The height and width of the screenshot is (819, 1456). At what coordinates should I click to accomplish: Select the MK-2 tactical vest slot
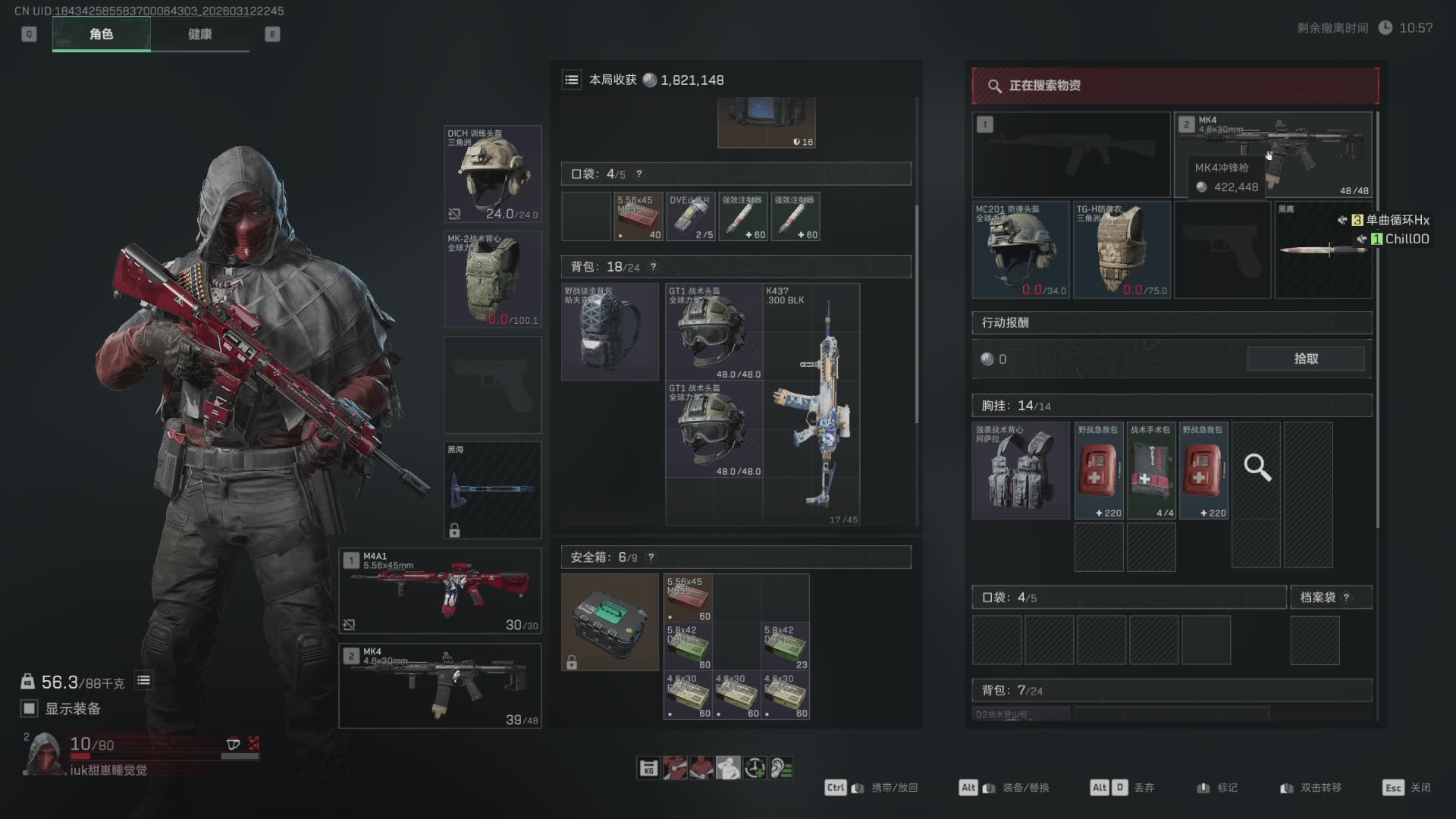492,279
